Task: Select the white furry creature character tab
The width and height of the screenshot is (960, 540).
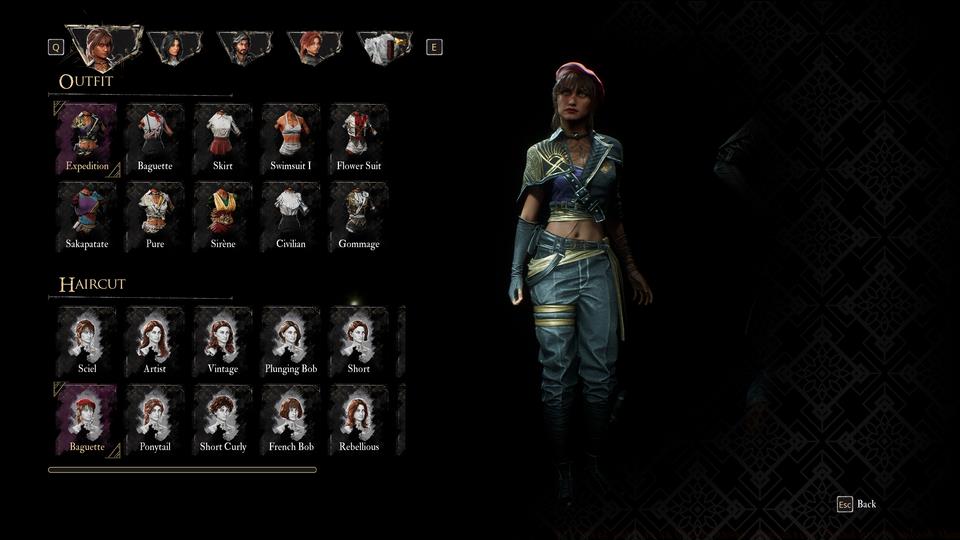Action: pos(384,47)
